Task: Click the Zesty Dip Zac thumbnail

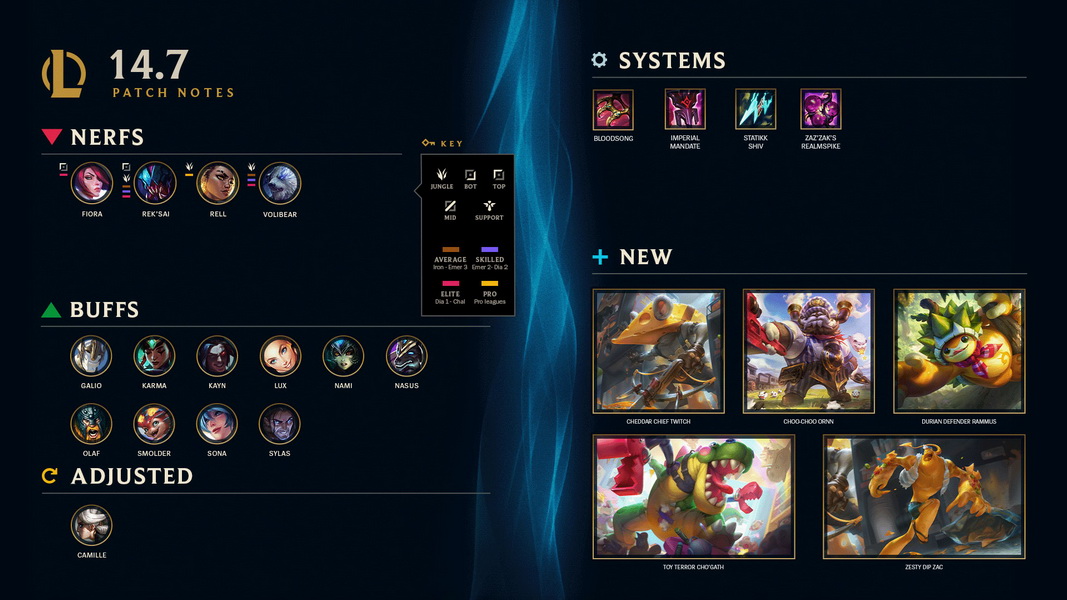Action: coord(924,496)
